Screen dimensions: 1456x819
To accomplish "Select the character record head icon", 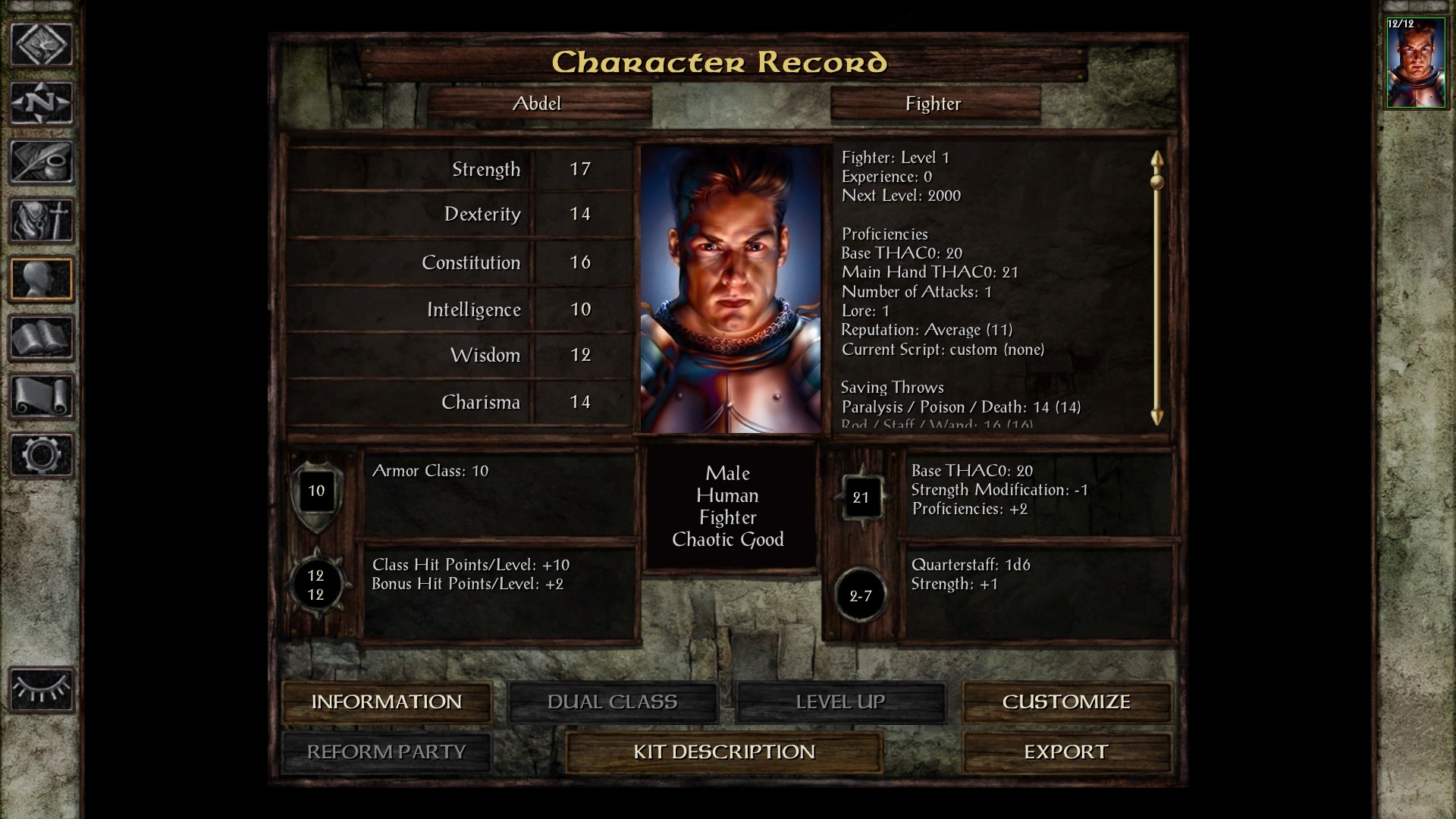I will (42, 279).
